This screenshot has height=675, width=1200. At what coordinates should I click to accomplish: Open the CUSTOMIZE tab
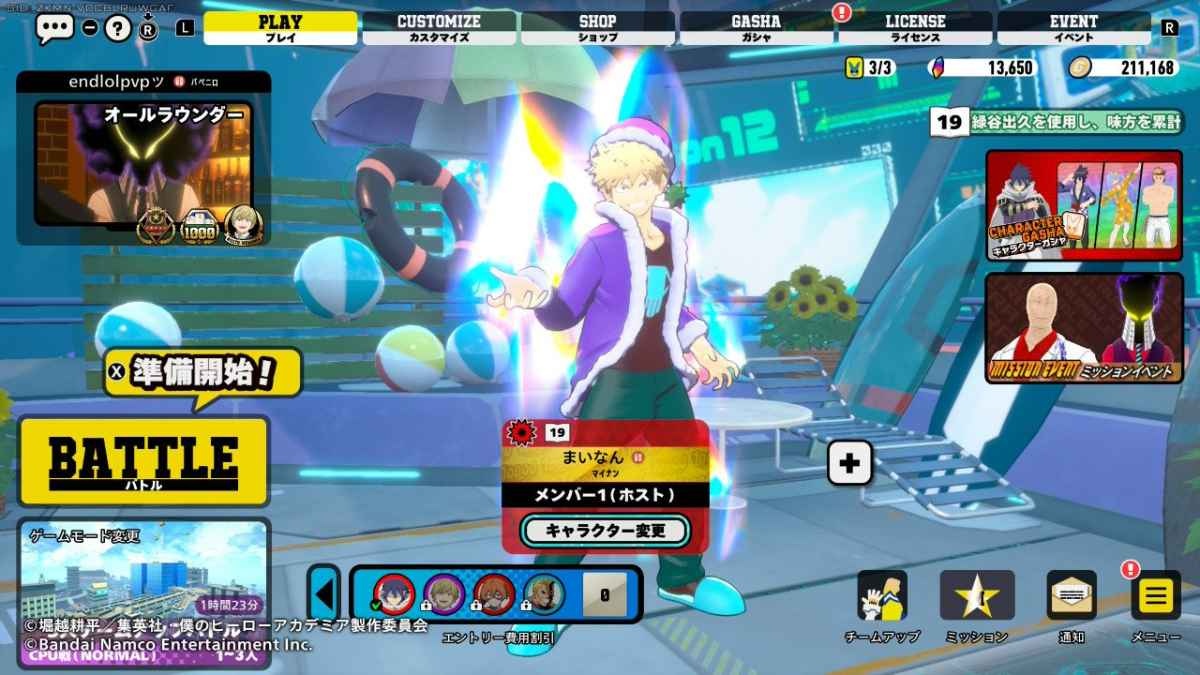tap(439, 28)
